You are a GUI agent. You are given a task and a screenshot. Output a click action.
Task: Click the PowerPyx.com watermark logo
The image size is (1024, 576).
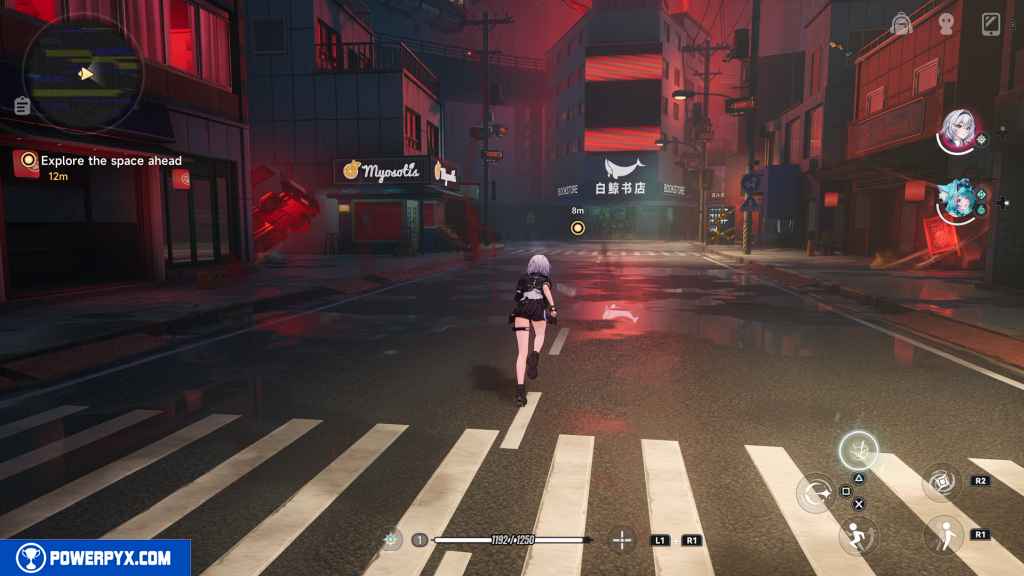click(x=95, y=558)
